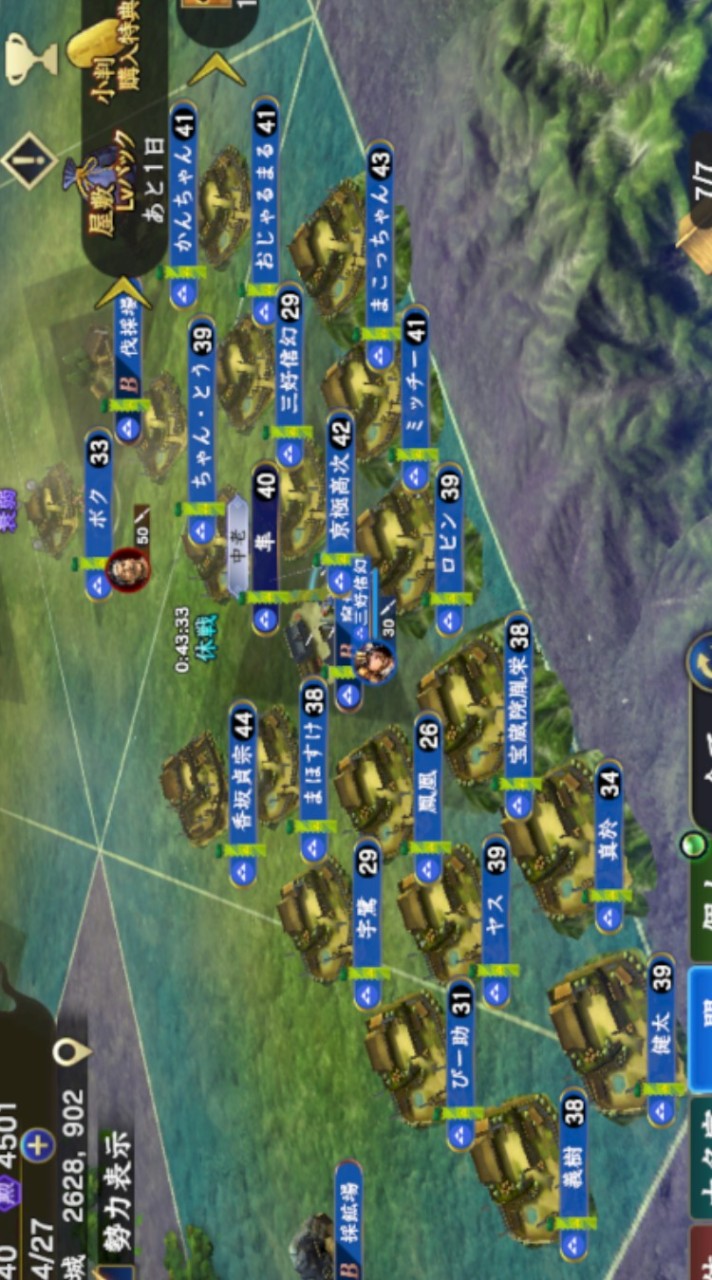712x1280 pixels.
Task: Select the ぴー助 castle label
Action: (x=460, y=1063)
